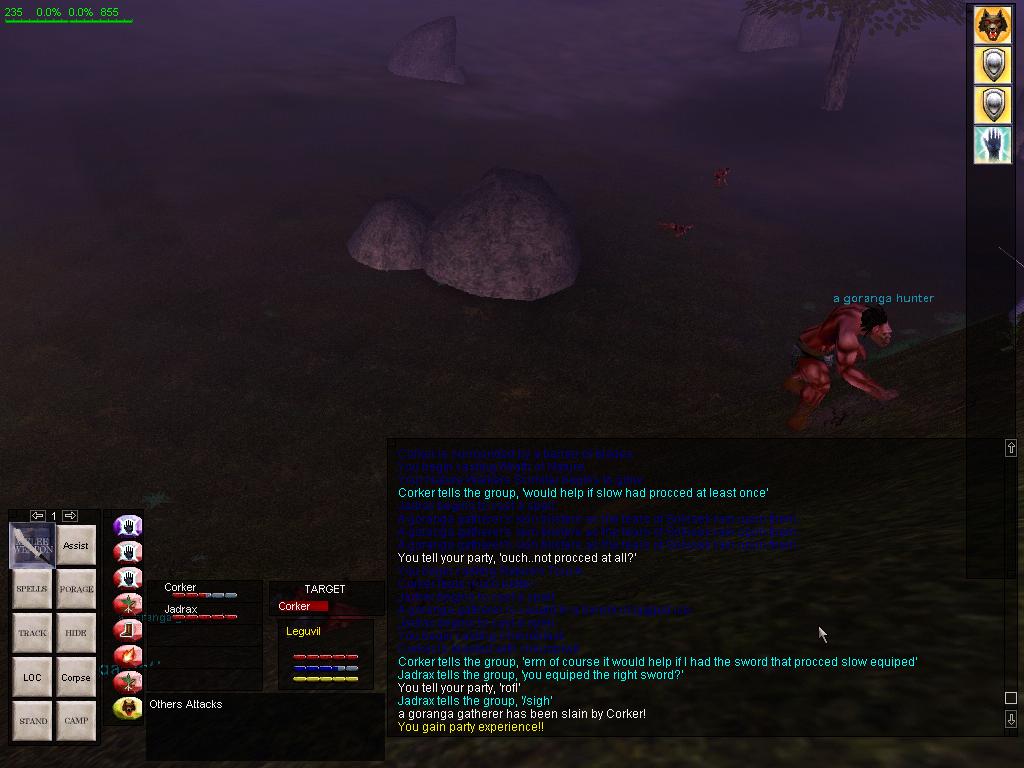Open the SPELLS book button

(x=32, y=589)
